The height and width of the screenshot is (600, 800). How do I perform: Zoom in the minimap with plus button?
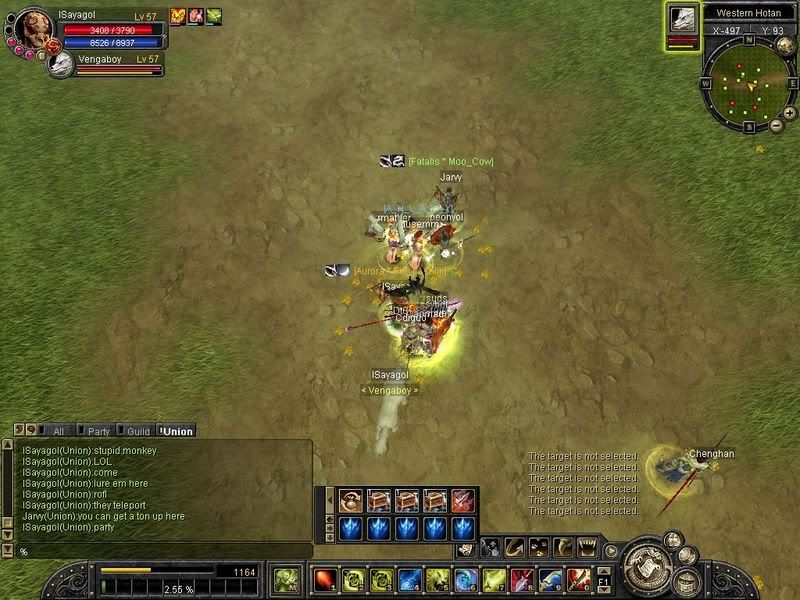tap(790, 113)
